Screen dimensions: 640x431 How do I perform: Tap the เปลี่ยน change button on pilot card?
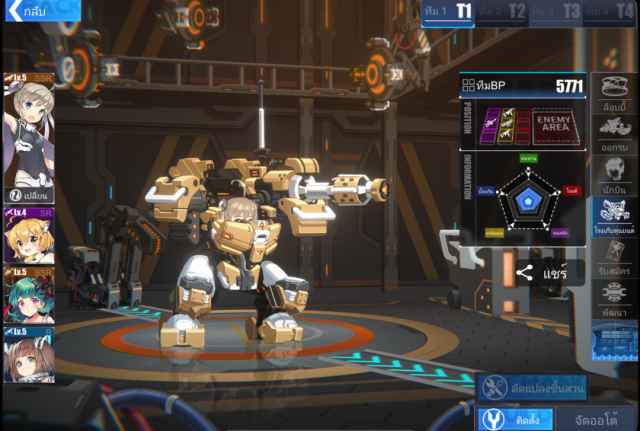(x=29, y=195)
